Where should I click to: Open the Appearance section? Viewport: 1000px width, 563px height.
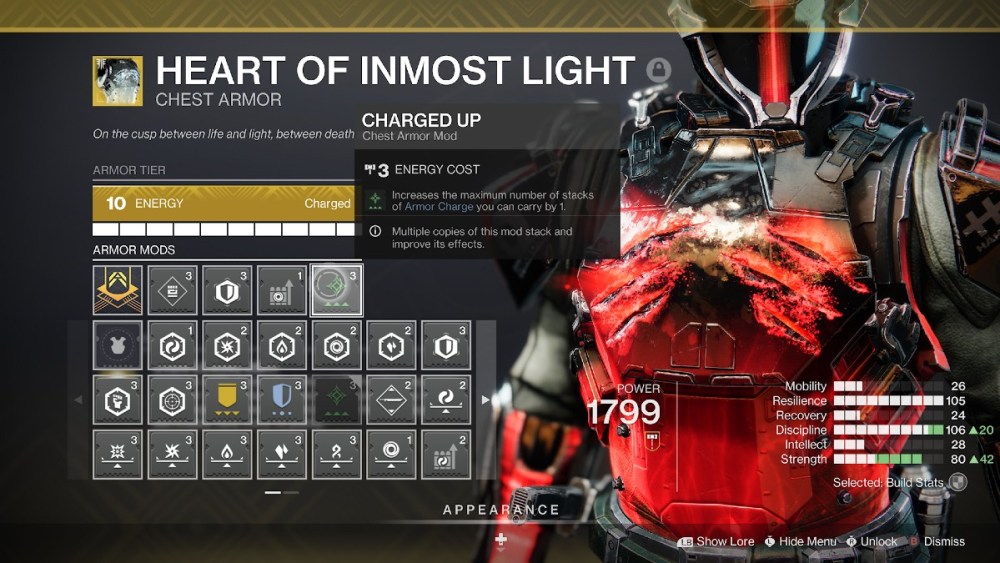coord(501,510)
